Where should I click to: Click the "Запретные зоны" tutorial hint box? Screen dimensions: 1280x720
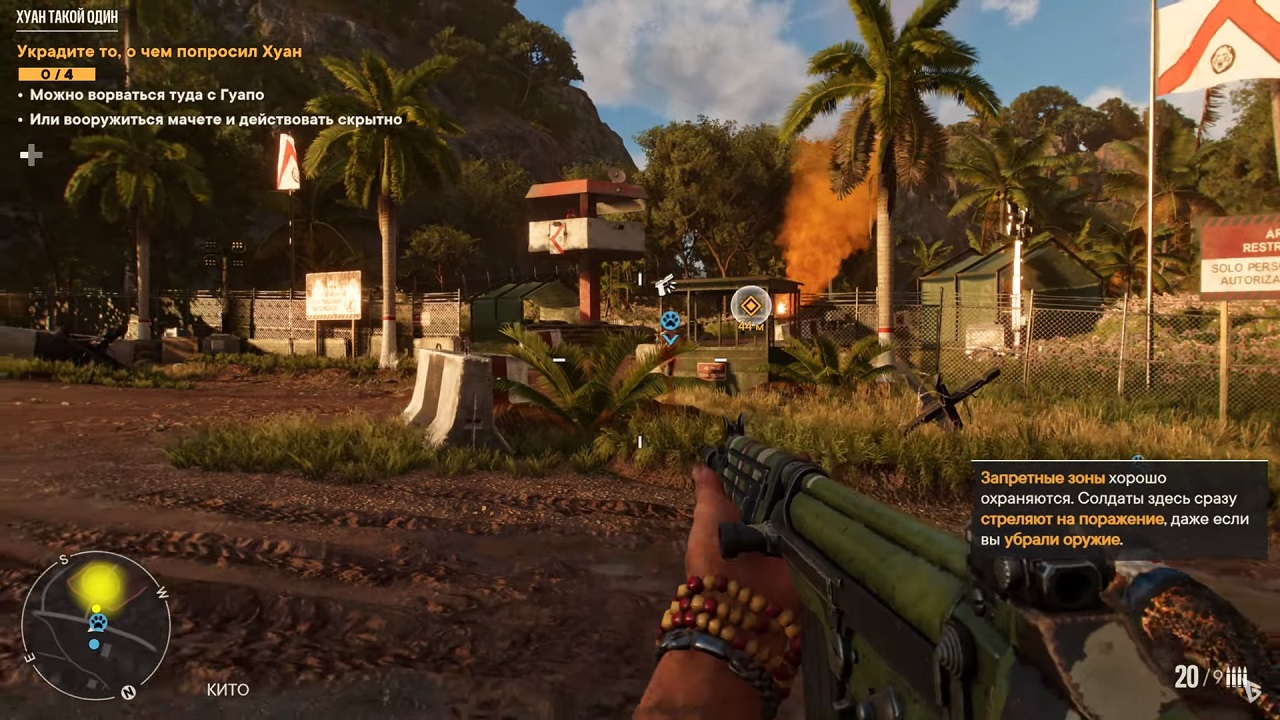coord(1118,509)
